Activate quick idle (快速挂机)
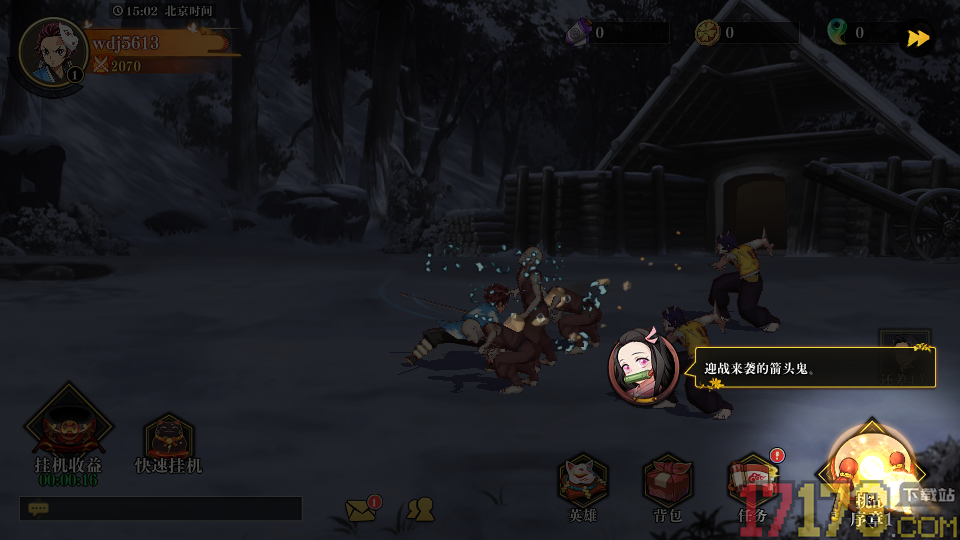This screenshot has height=540, width=960. point(168,442)
